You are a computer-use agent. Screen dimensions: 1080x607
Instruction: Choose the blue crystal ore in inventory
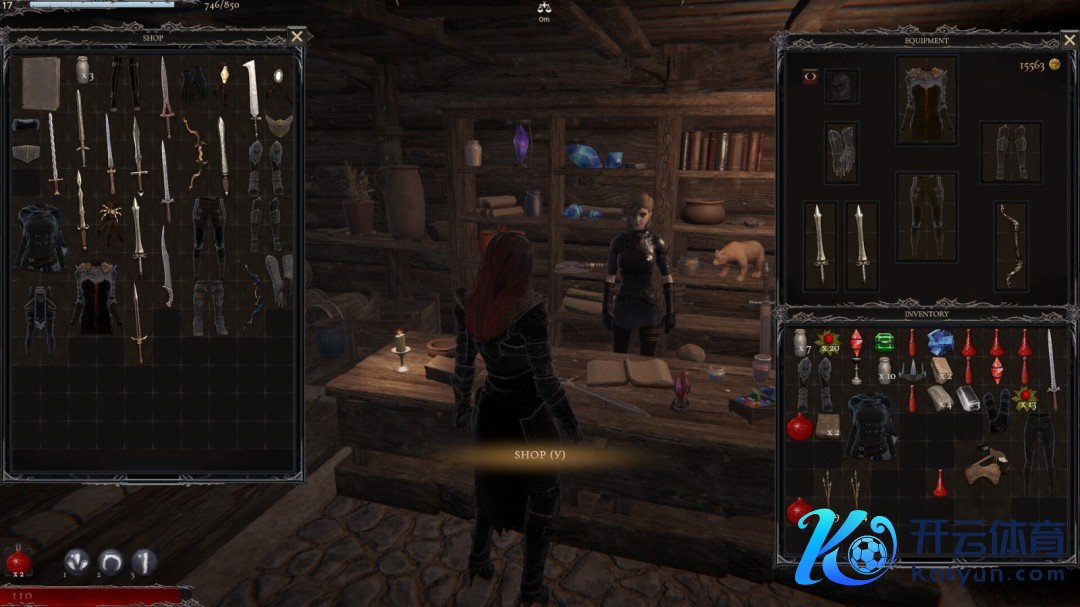pos(940,342)
